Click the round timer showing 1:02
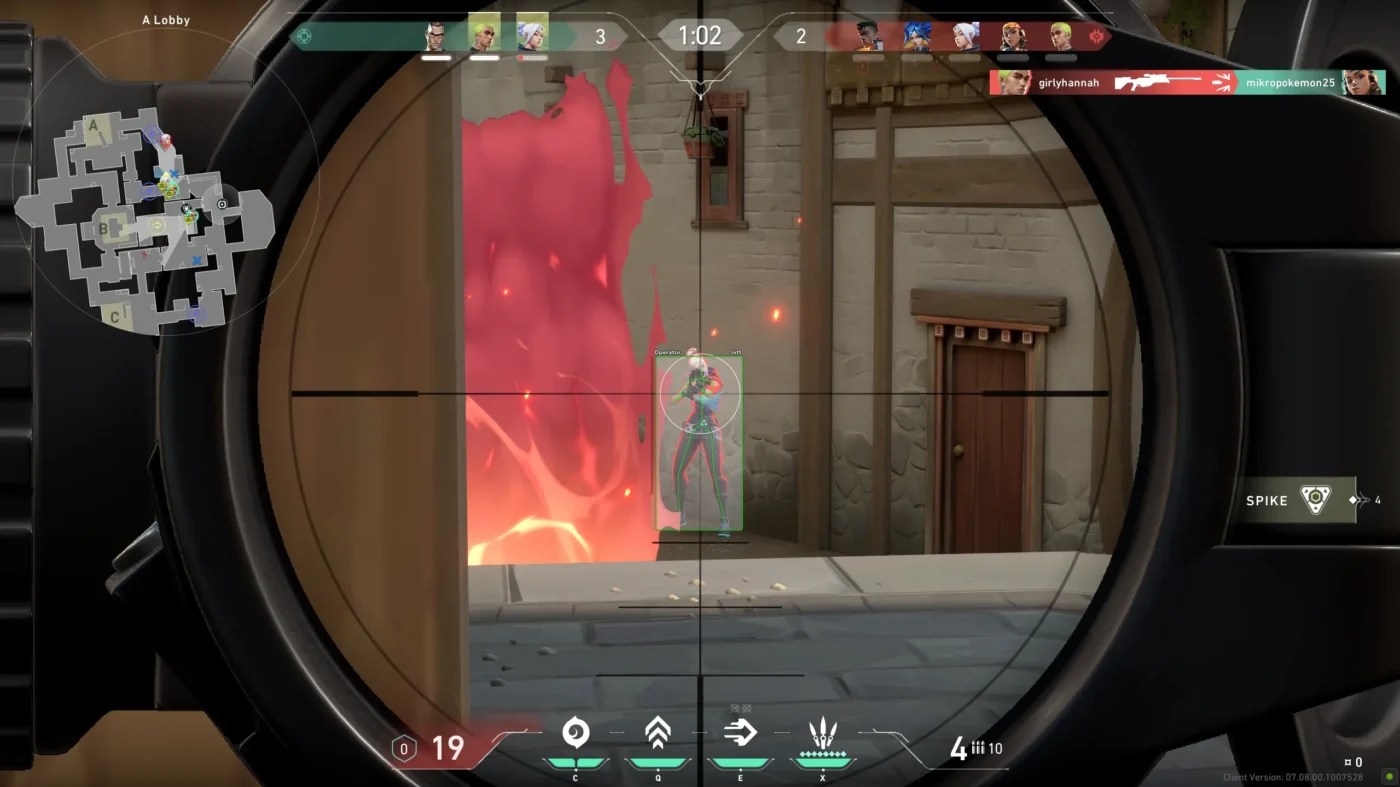Viewport: 1400px width, 787px height. (701, 33)
